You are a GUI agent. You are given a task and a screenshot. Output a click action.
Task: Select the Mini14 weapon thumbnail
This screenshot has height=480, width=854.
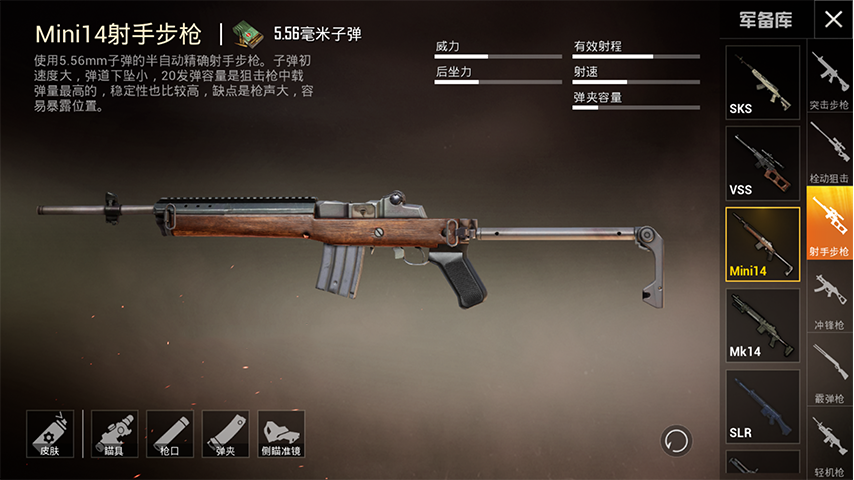762,245
